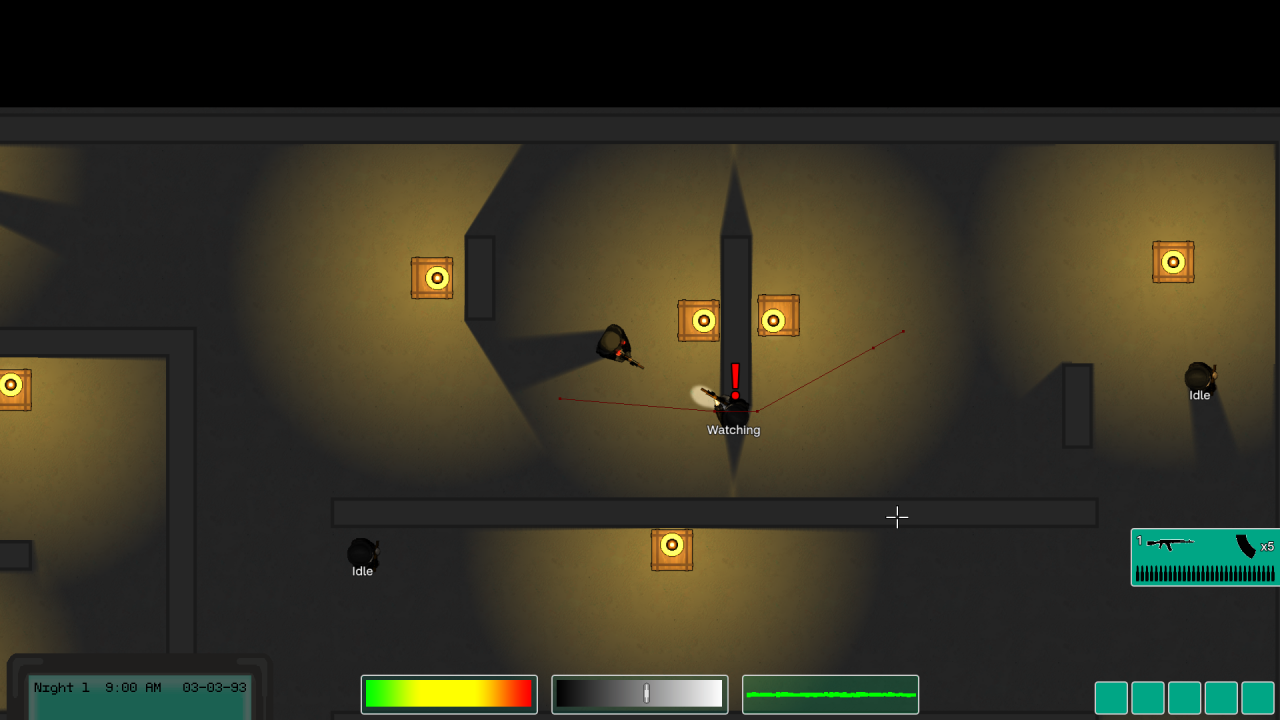Select the first teal quickslot square
This screenshot has width=1280, height=720.
[x=1110, y=697]
